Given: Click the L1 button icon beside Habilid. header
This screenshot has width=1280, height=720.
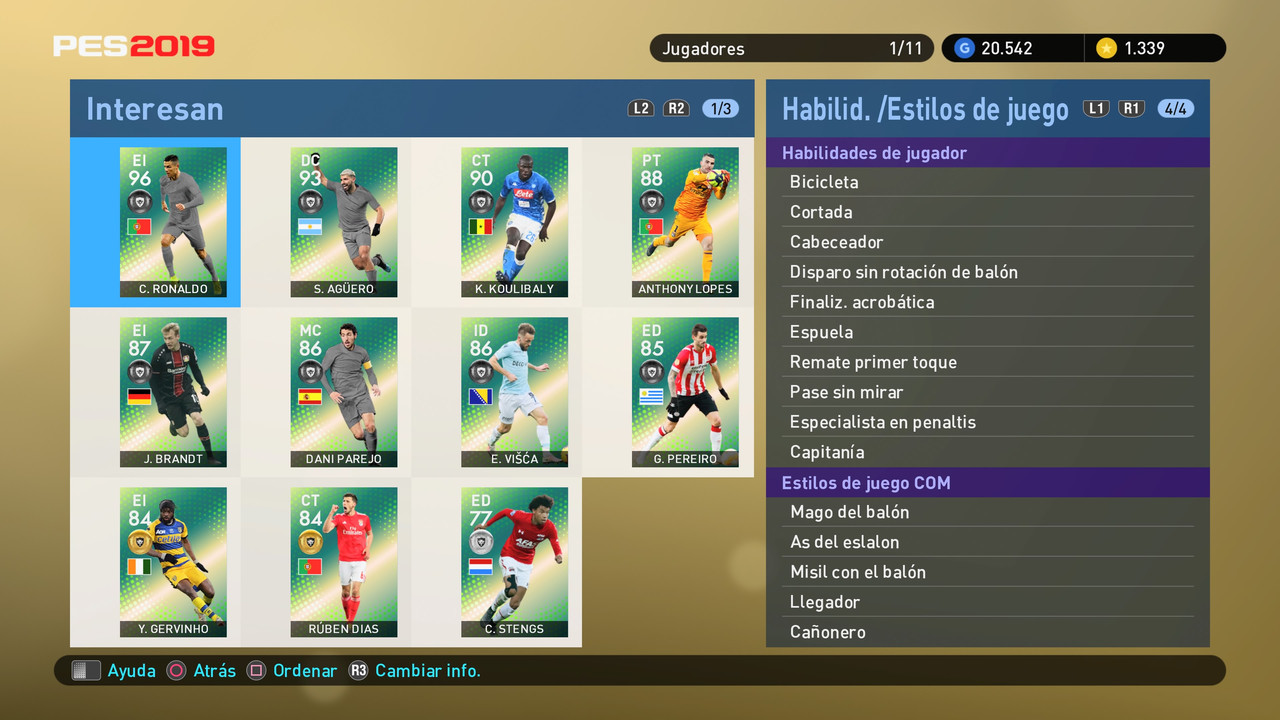Looking at the screenshot, I should pos(1096,108).
